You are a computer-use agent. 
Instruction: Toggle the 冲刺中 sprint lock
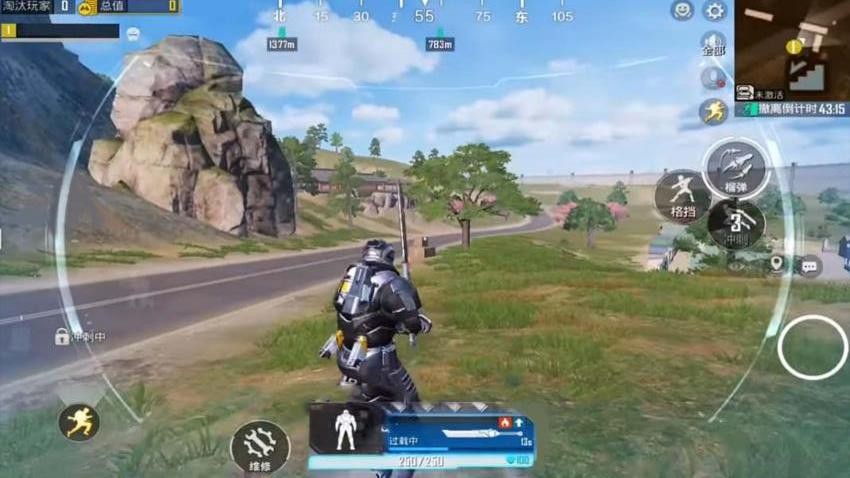click(x=62, y=337)
